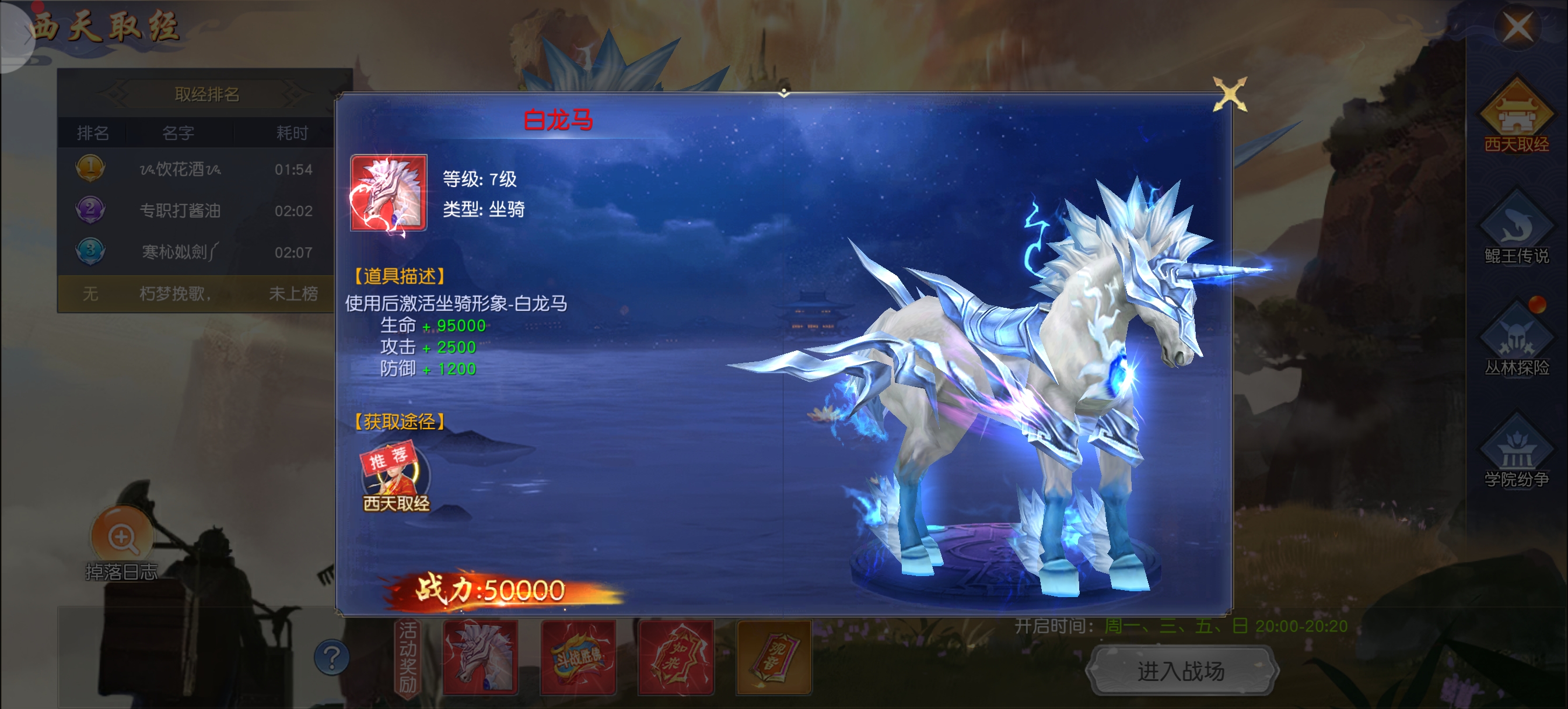This screenshot has width=1568, height=709.
Task: Select the white dragon horse reward icon
Action: [480, 657]
